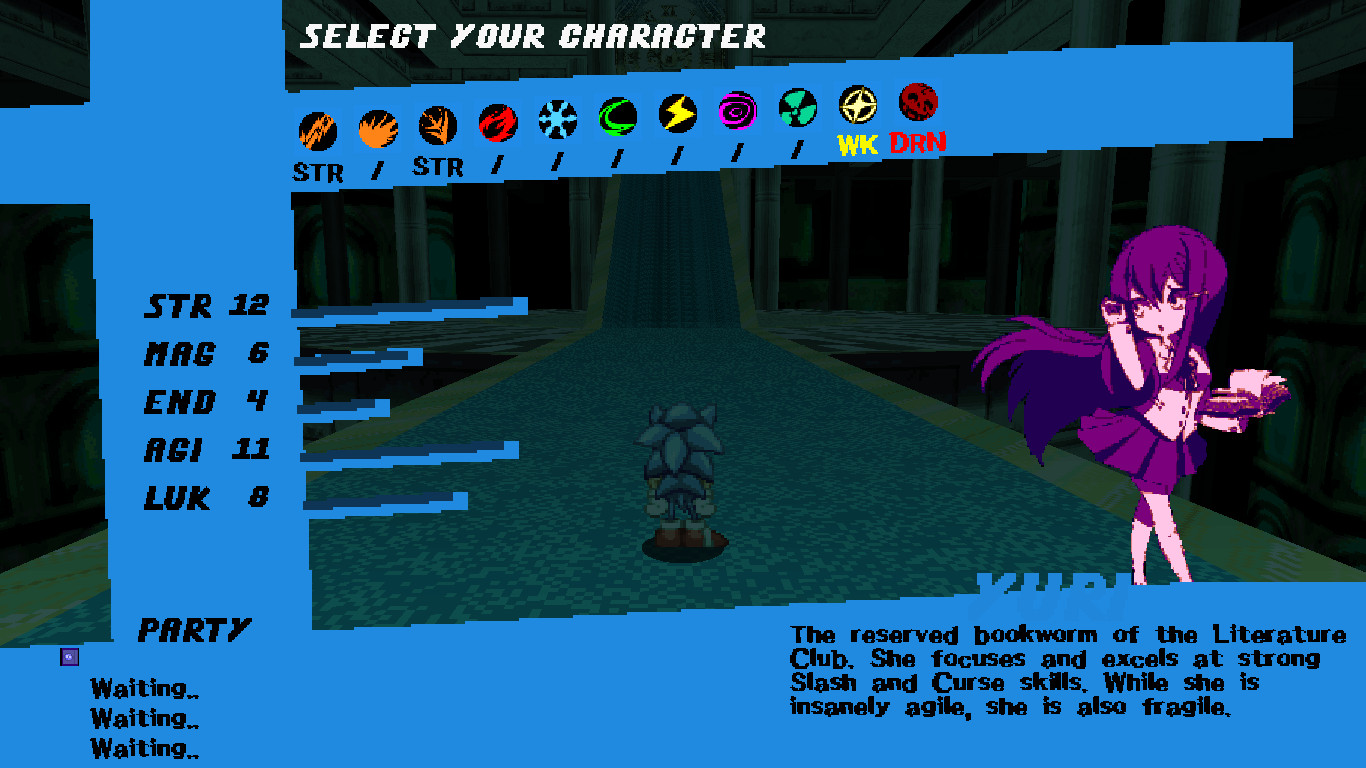Click the player character sprite in the hallway
The height and width of the screenshot is (768, 1366).
(x=680, y=470)
